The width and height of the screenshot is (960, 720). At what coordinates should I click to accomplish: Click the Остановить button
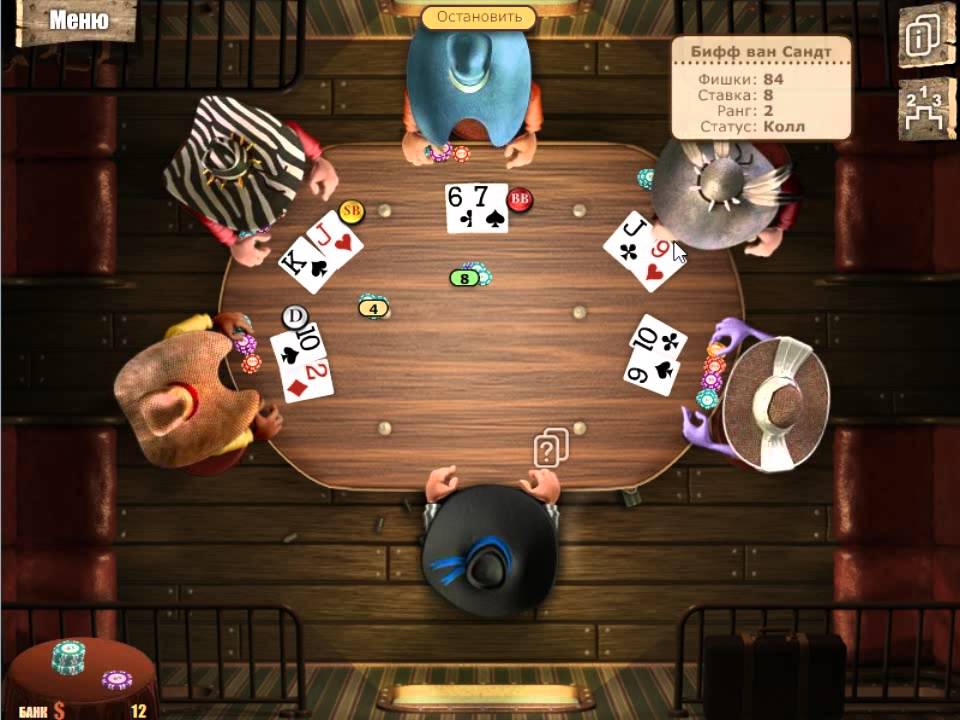pos(480,17)
